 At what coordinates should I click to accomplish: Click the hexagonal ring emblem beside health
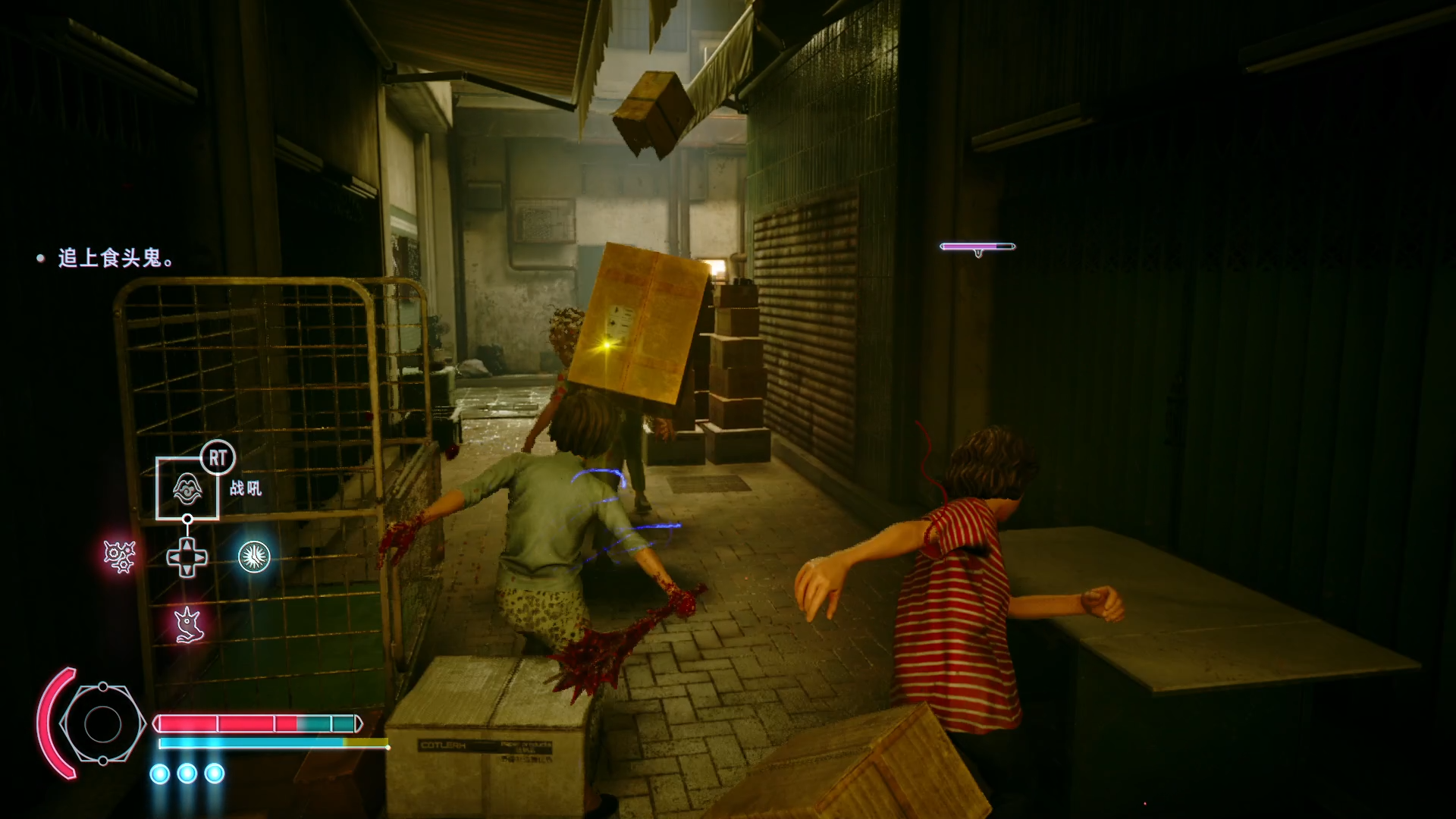point(102,724)
